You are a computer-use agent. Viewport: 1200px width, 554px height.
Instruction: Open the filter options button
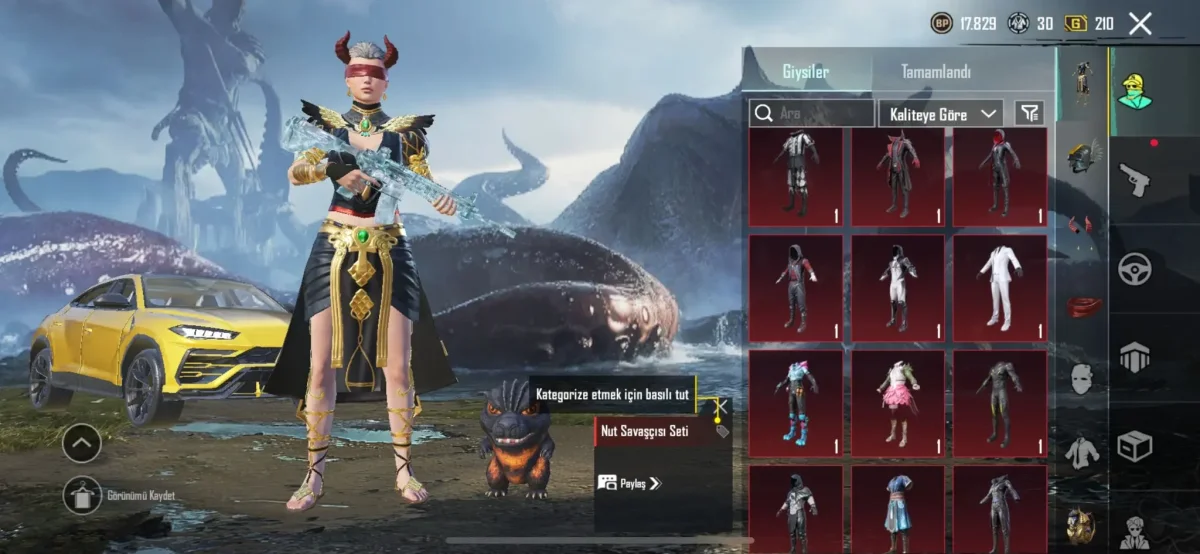tap(1028, 114)
